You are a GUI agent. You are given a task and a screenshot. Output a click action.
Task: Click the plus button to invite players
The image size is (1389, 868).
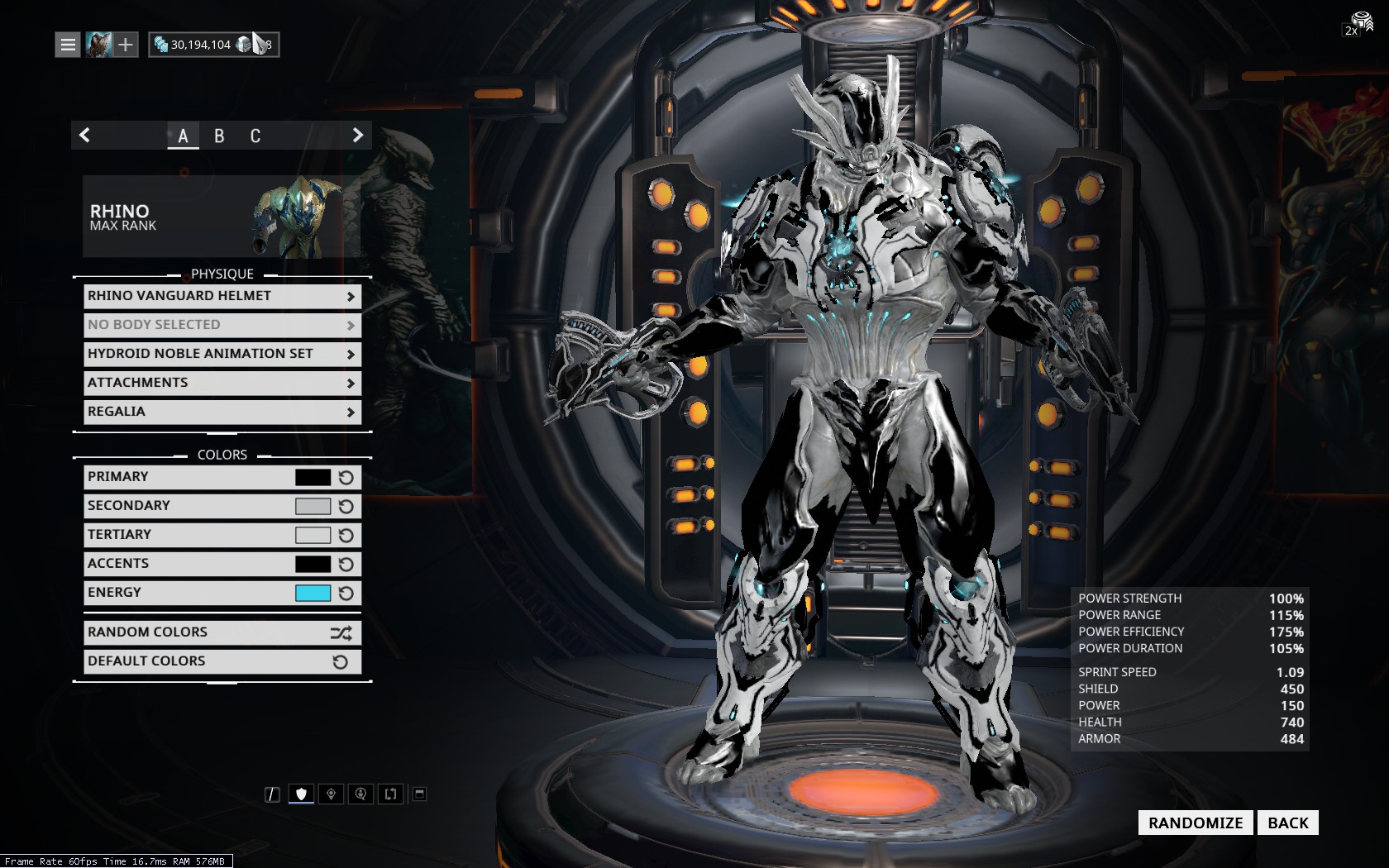click(x=125, y=45)
